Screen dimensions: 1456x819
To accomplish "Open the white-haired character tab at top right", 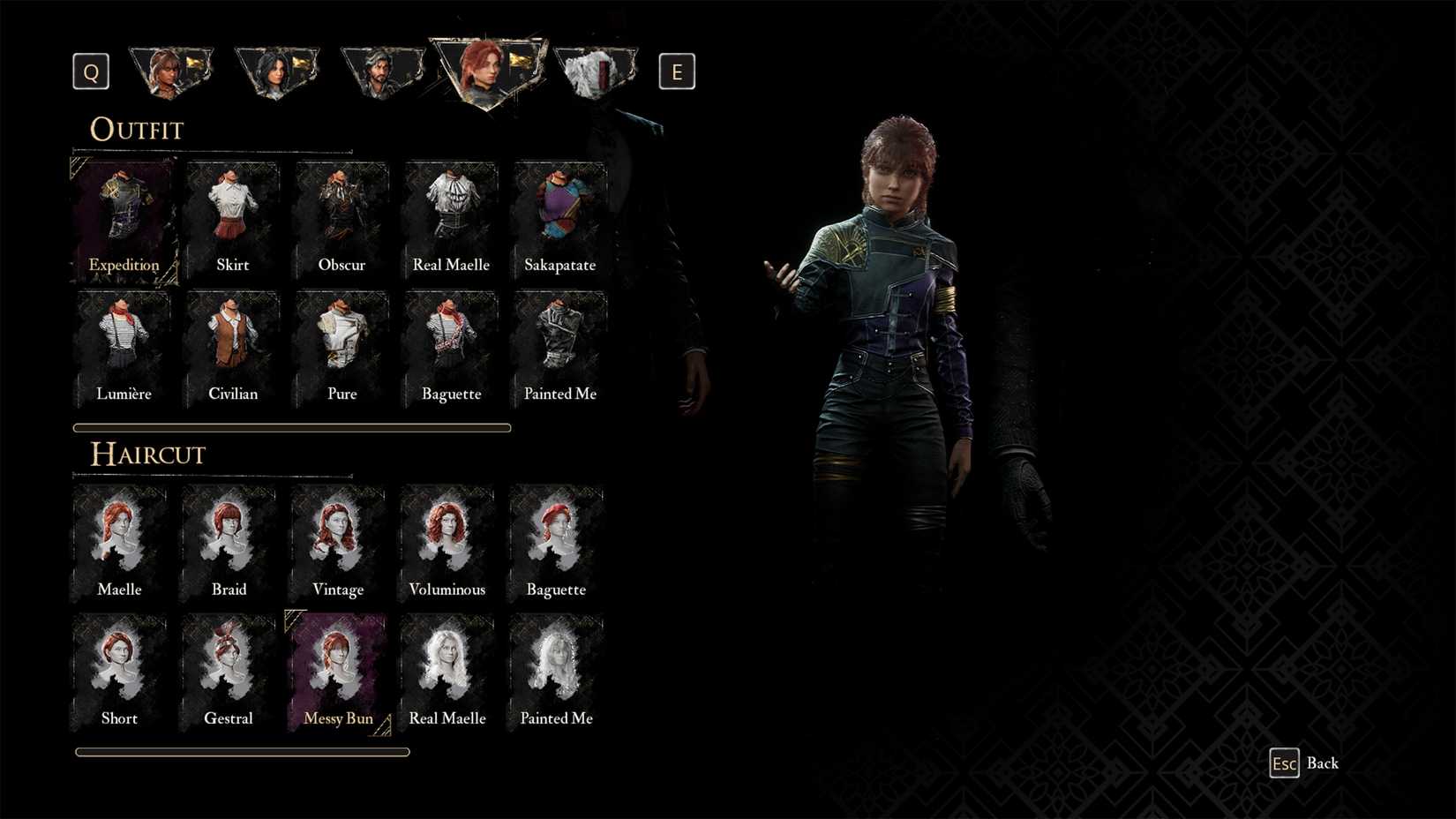I will 597,71.
